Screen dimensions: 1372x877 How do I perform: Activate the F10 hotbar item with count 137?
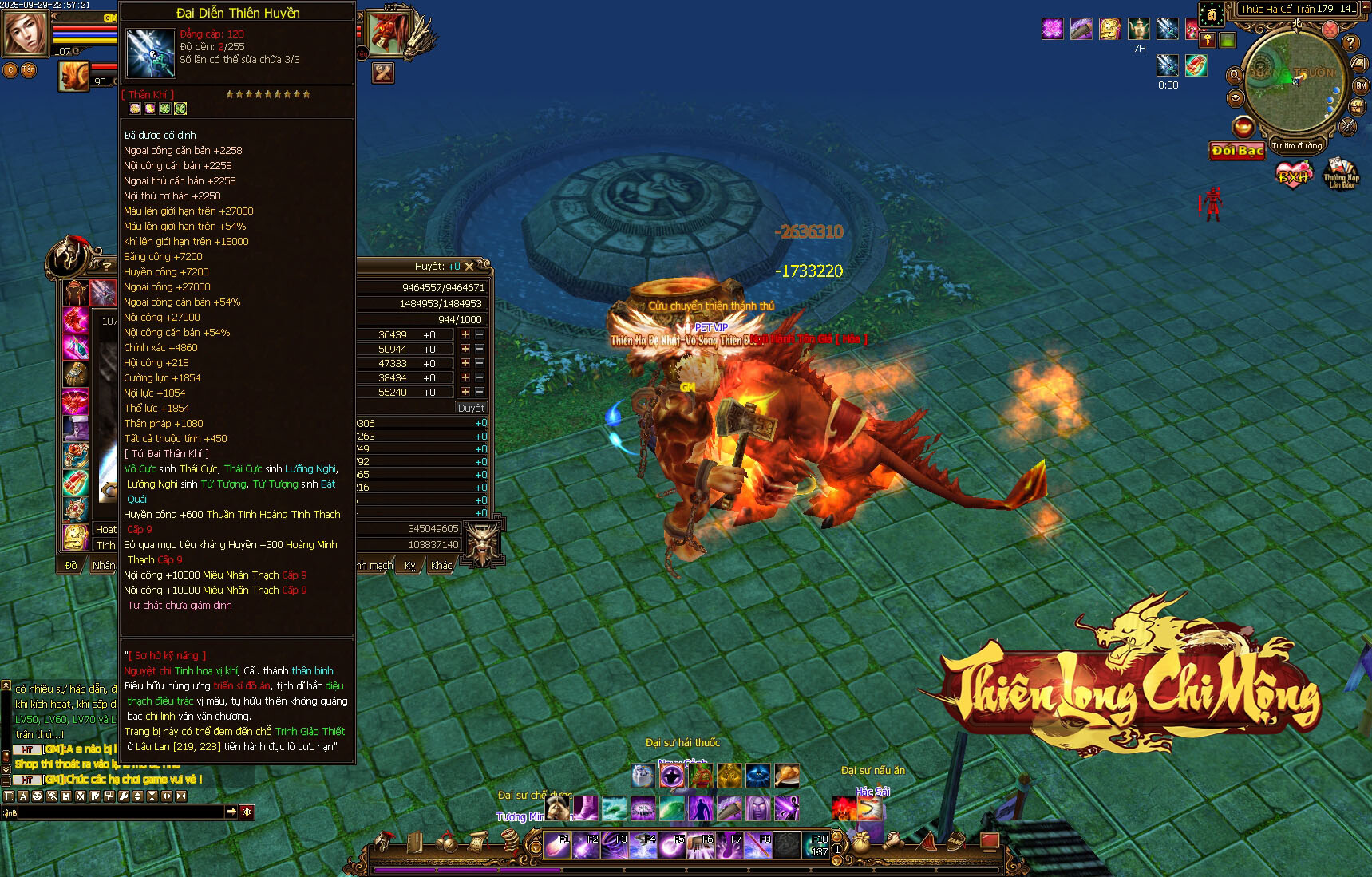point(816,844)
